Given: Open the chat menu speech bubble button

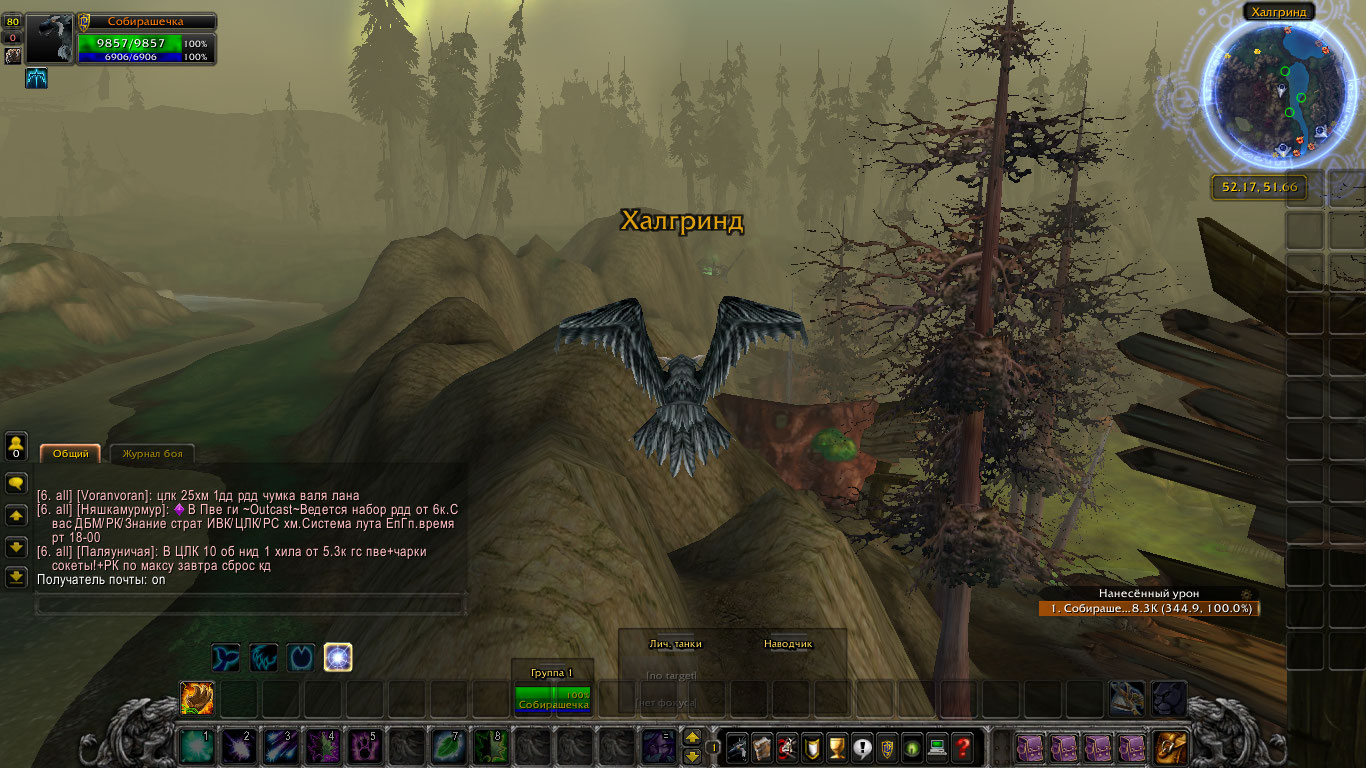Looking at the screenshot, I should (x=16, y=483).
